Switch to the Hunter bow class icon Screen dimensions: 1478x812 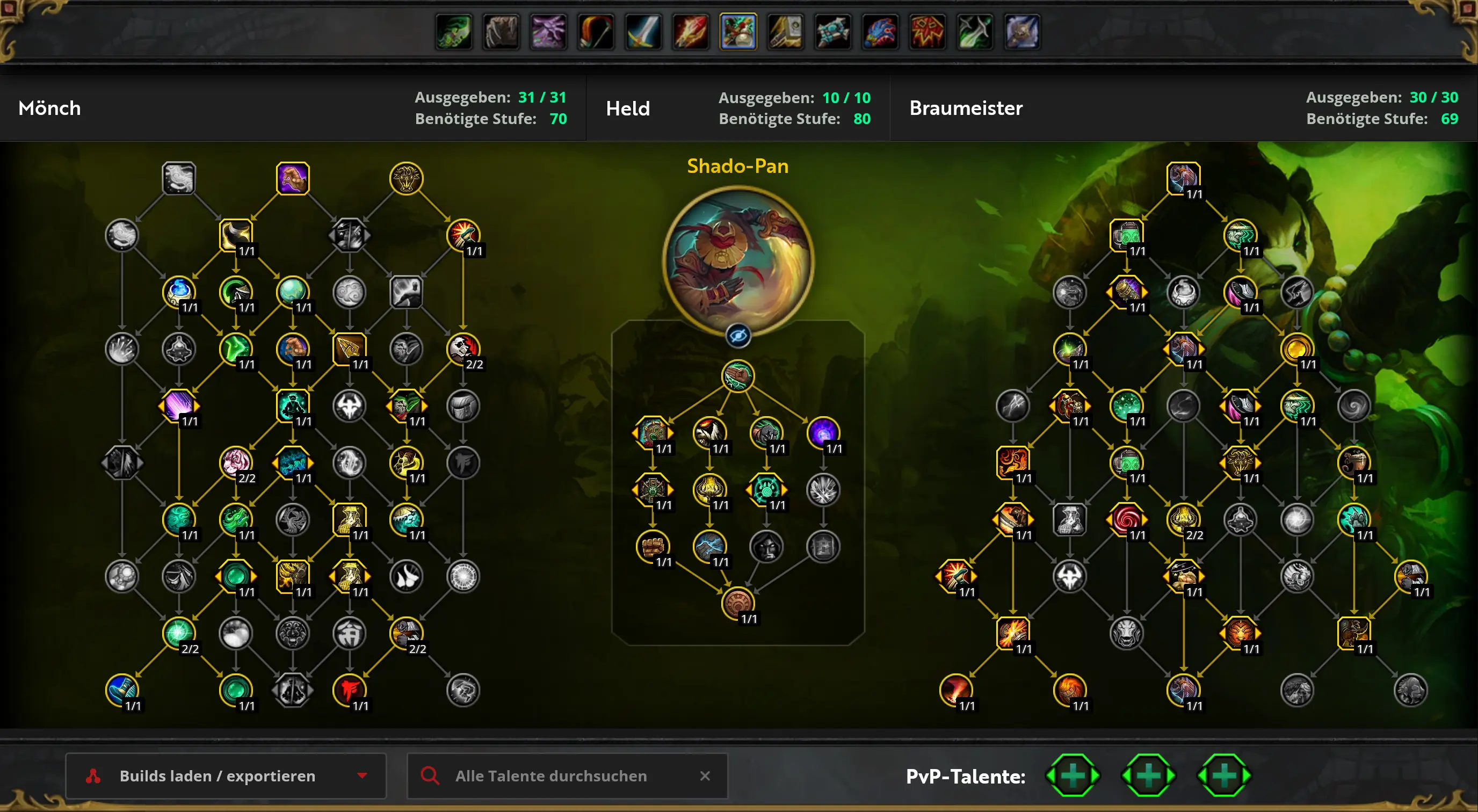tap(596, 32)
